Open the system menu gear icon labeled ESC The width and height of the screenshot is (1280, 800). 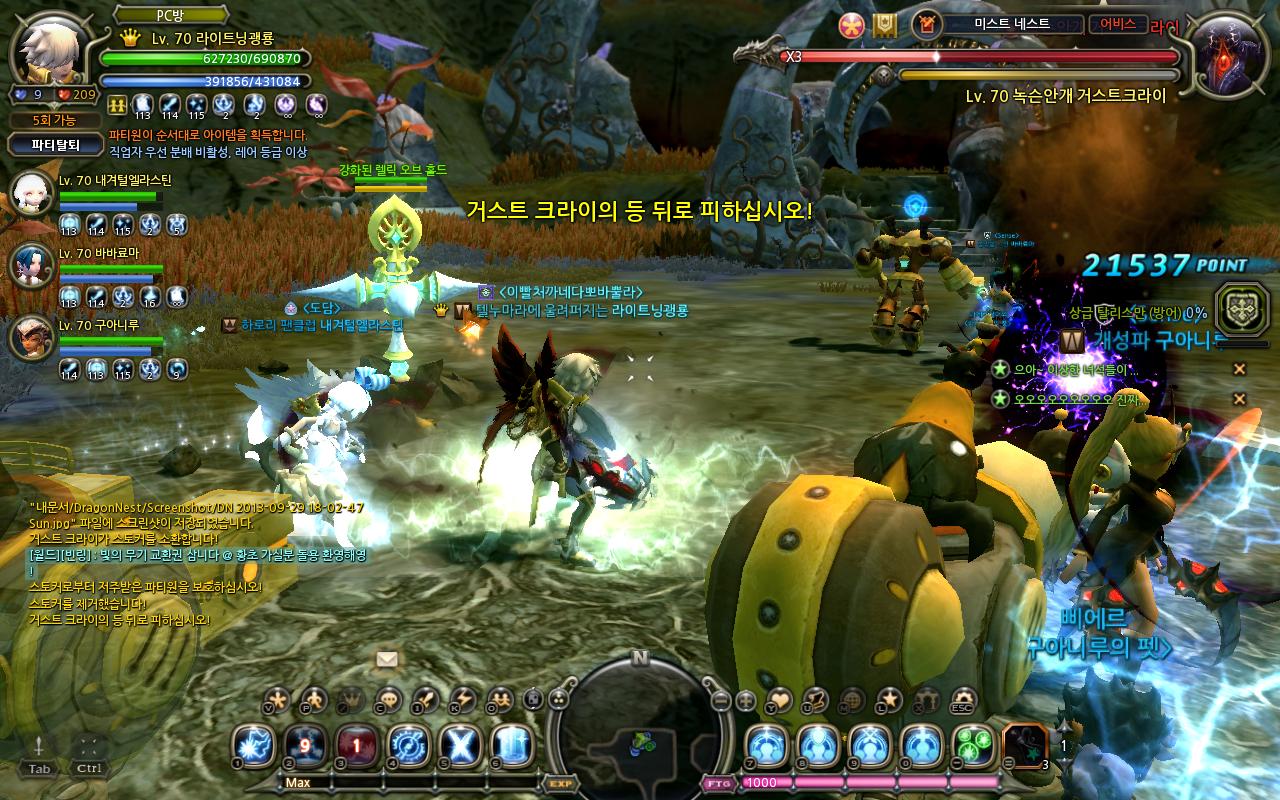click(x=964, y=699)
